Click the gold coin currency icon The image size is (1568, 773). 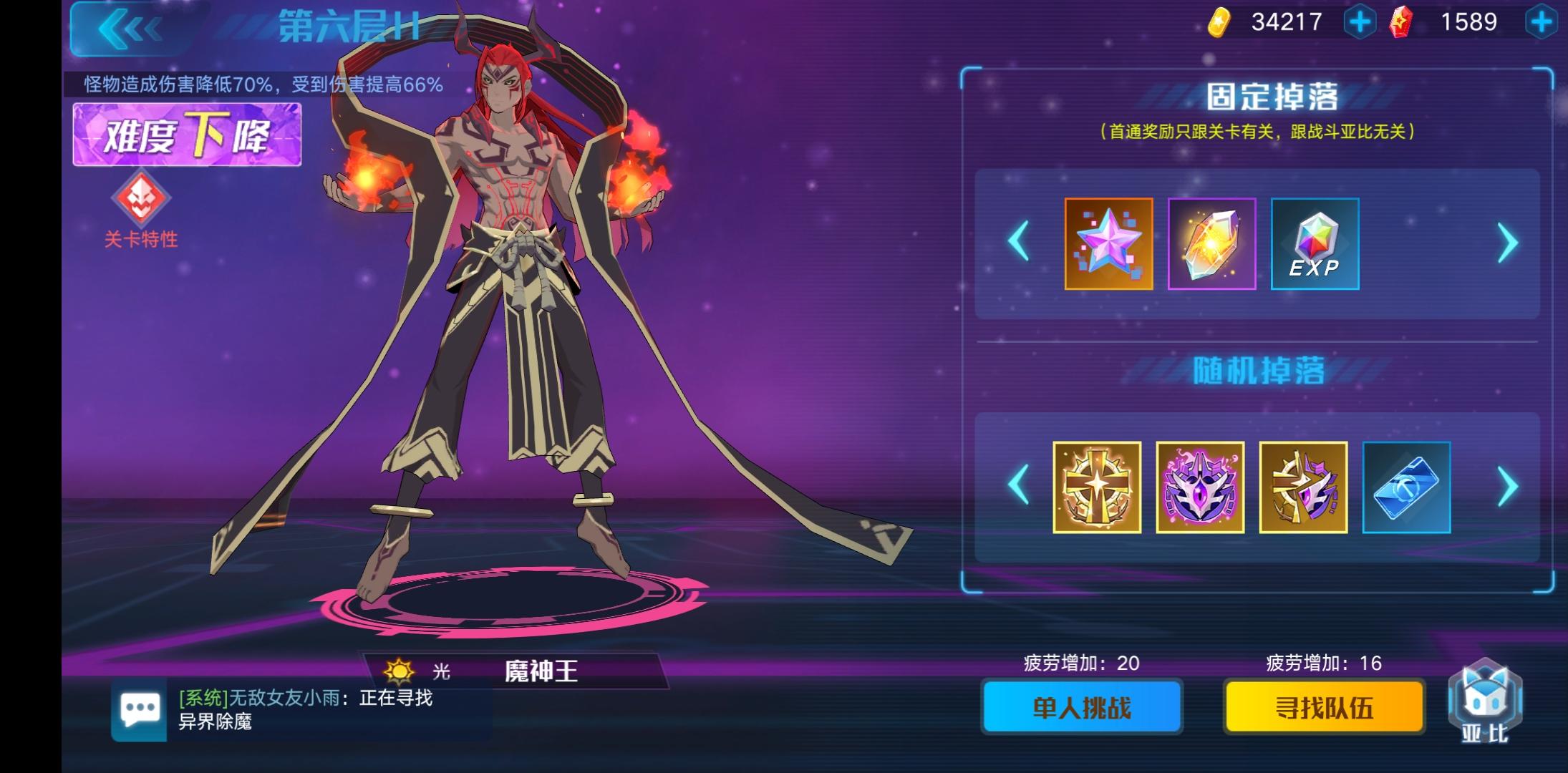coord(1221,21)
